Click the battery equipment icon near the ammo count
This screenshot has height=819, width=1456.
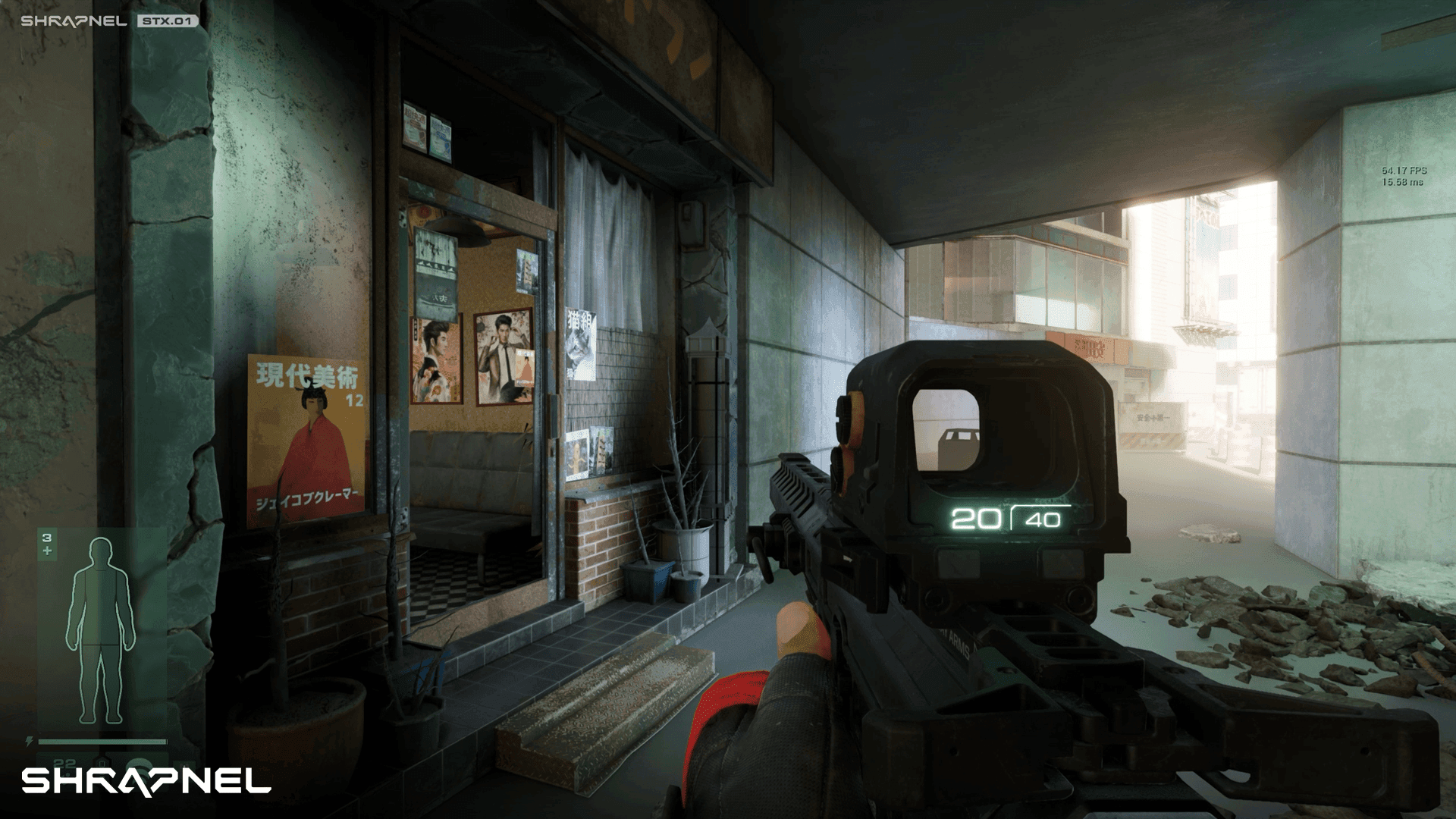(x=103, y=763)
